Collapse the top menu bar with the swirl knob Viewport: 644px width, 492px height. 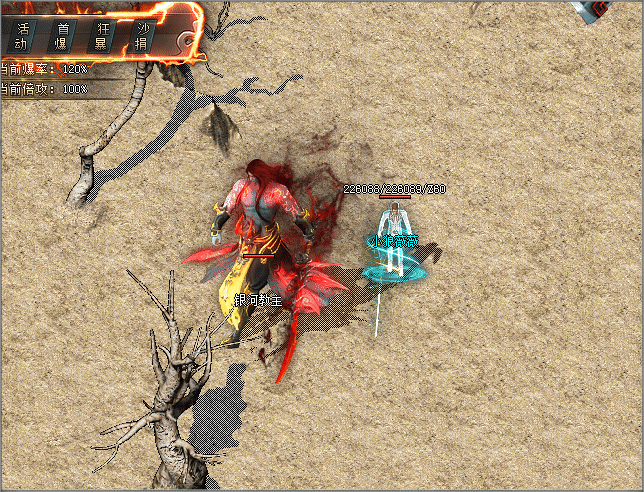[x=186, y=39]
